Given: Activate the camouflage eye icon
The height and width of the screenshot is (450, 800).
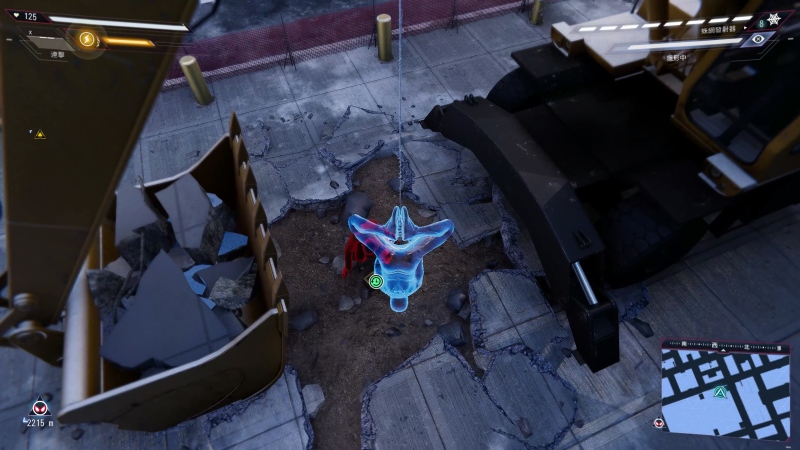Looking at the screenshot, I should pos(759,39).
